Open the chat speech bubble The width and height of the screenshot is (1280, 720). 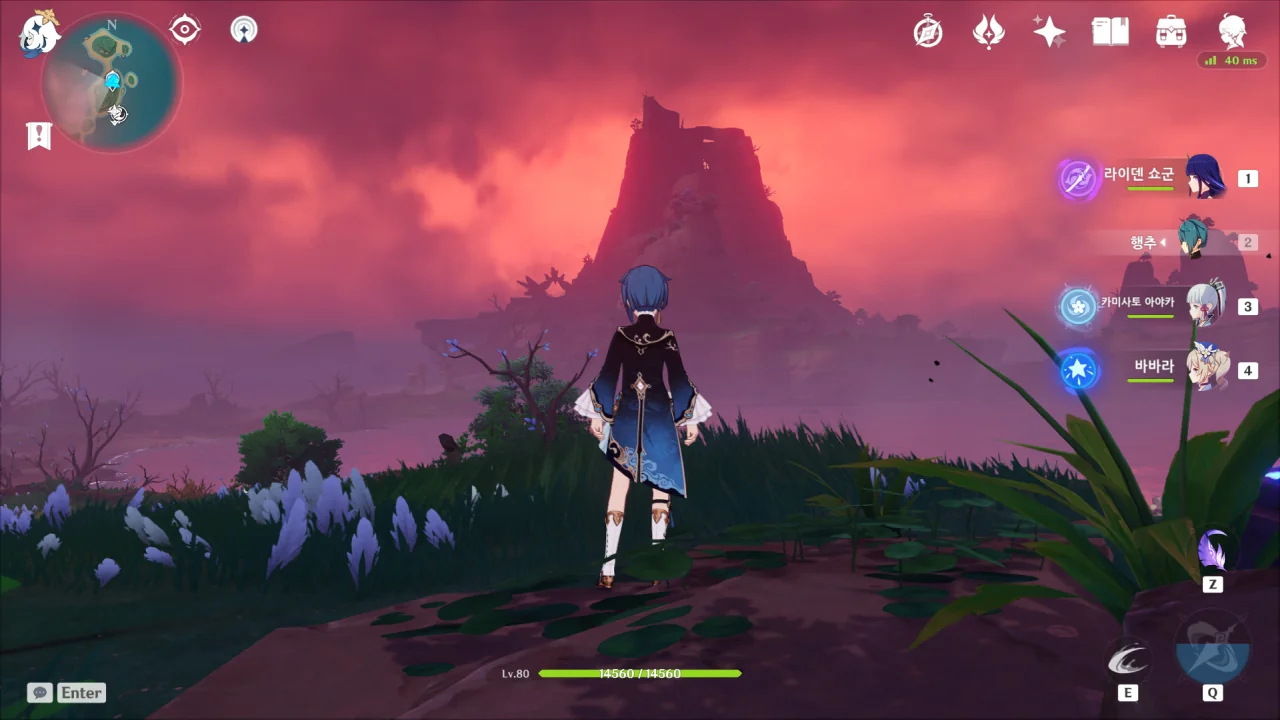pos(40,692)
